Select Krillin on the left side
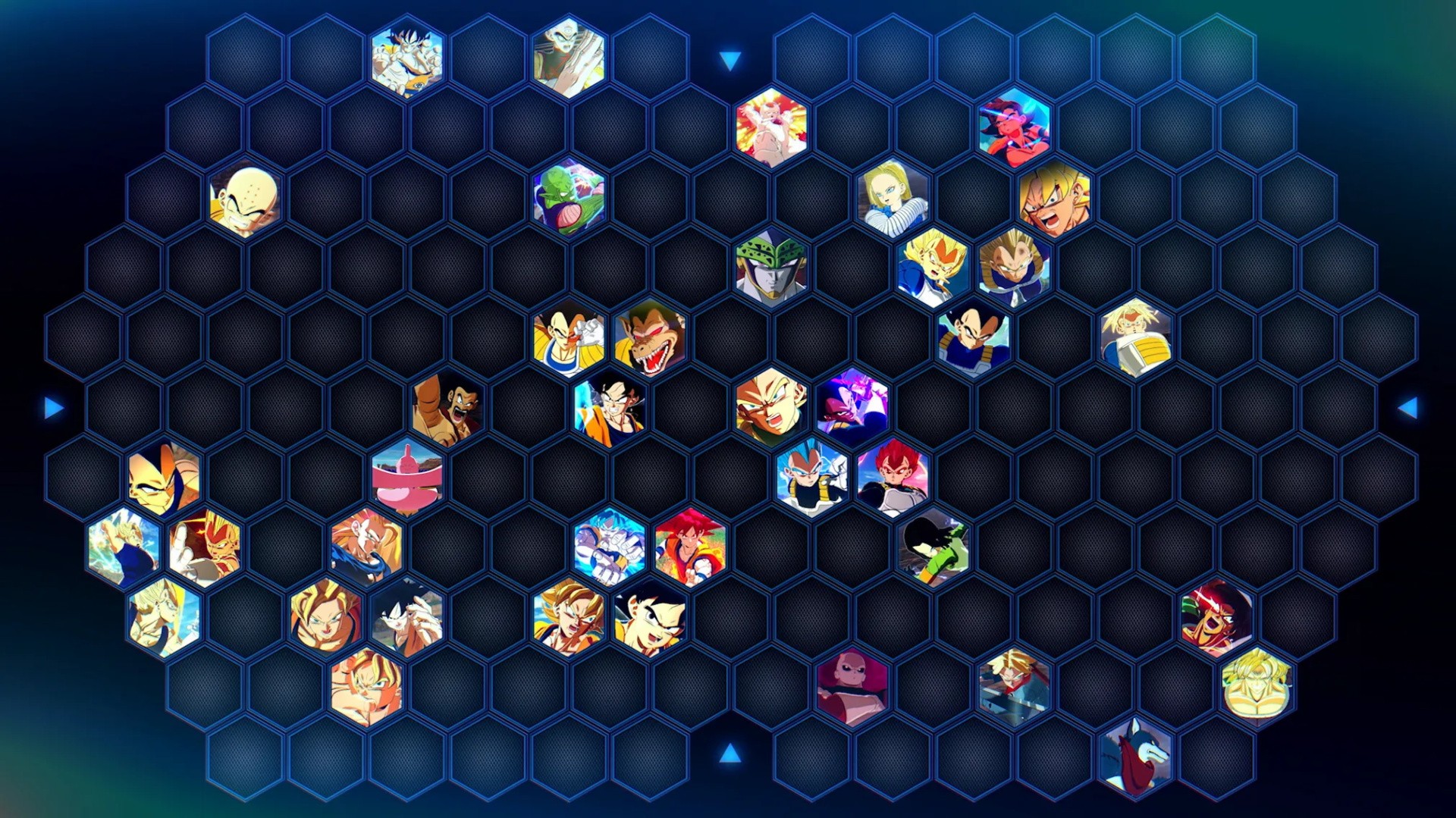 (x=243, y=197)
